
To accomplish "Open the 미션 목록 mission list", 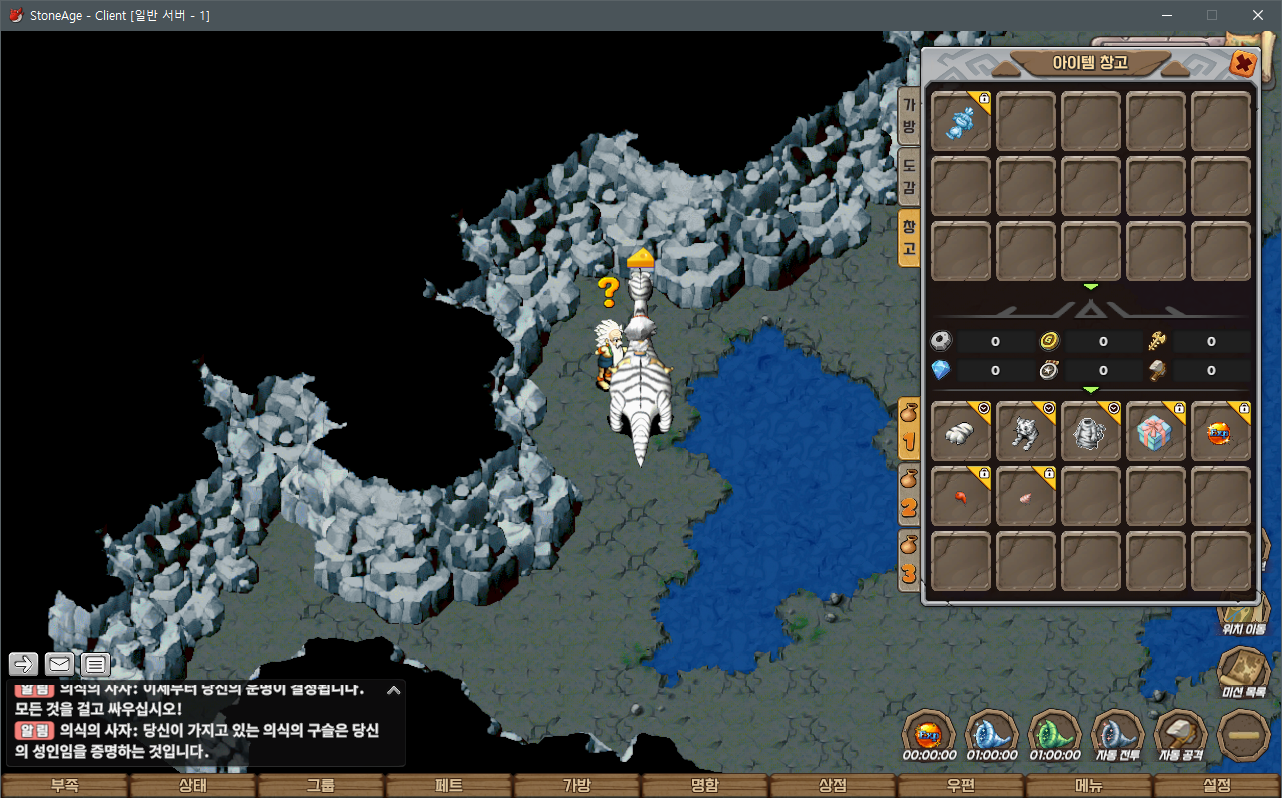I will pos(1245,670).
